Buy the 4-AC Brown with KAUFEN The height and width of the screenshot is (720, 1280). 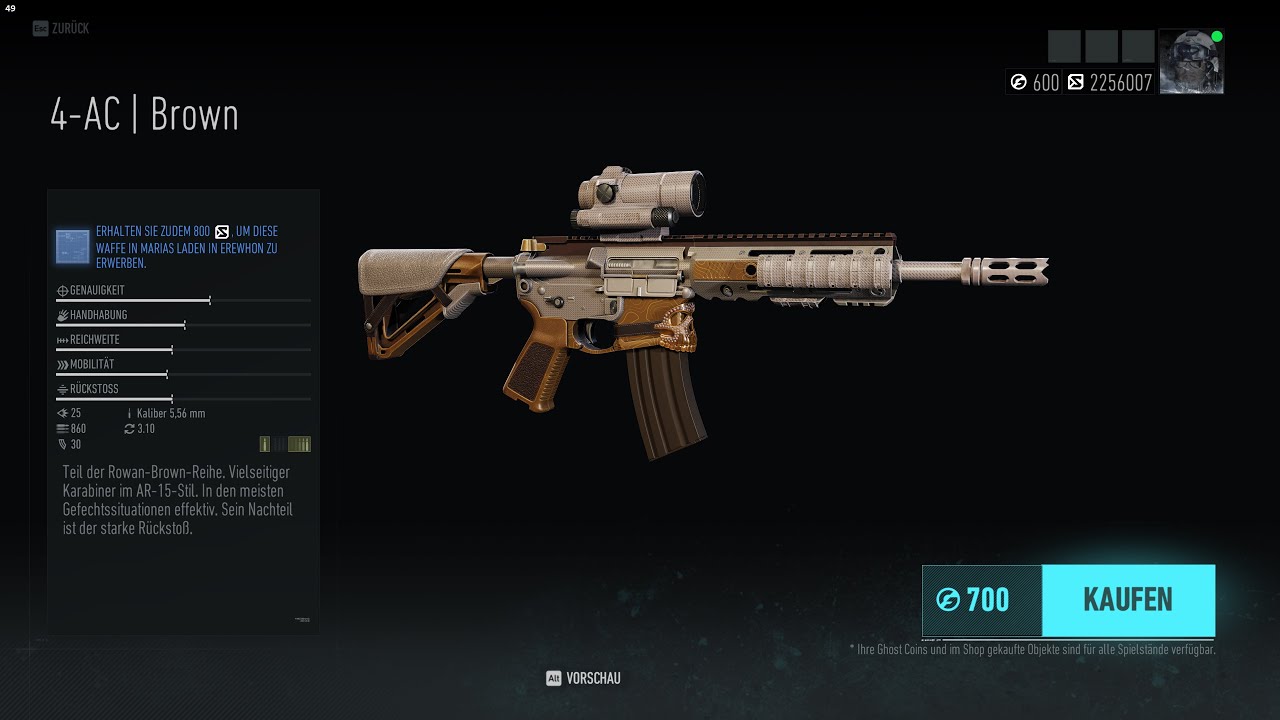pos(1127,600)
